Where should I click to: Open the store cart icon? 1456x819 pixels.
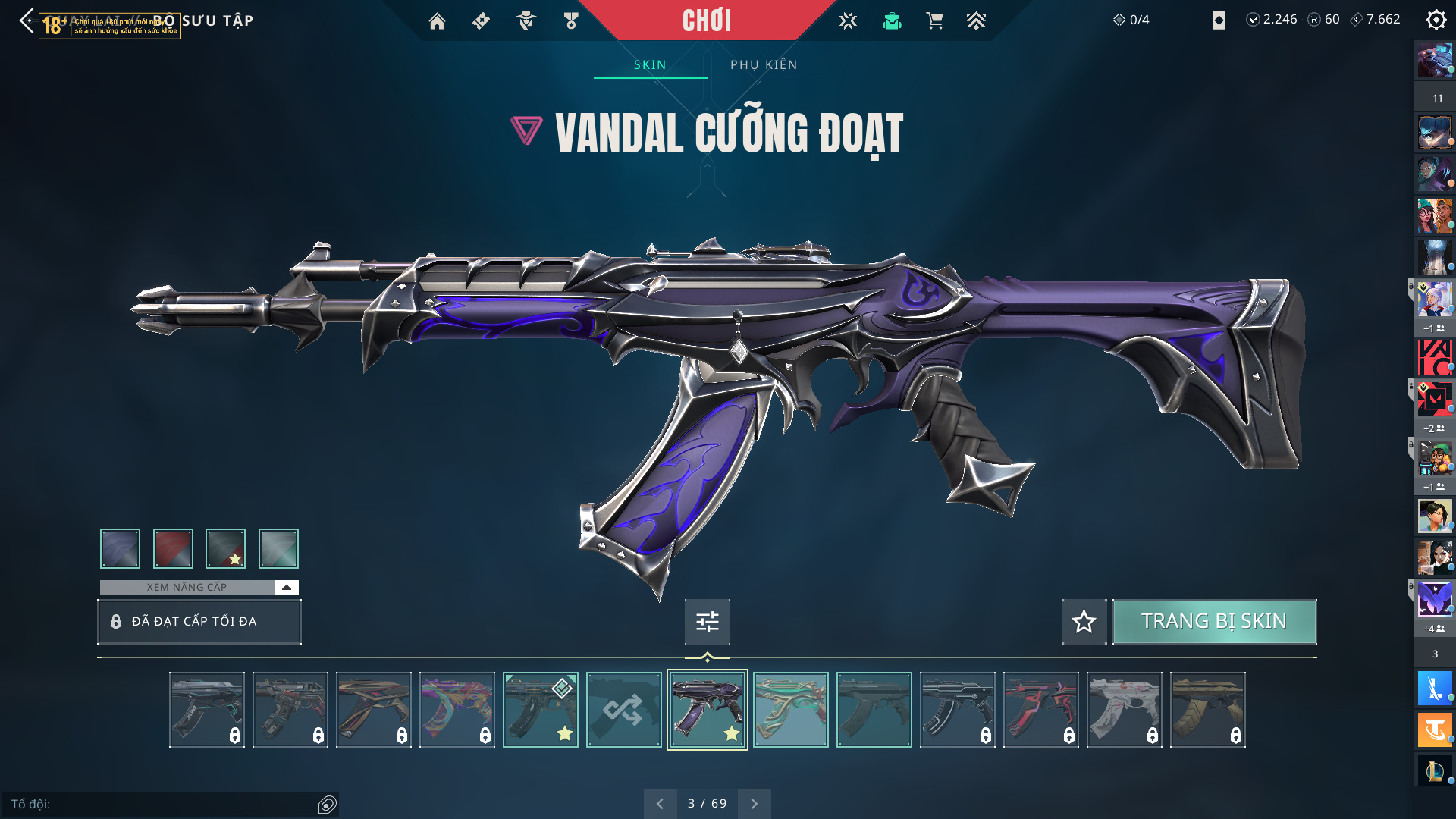[x=934, y=21]
